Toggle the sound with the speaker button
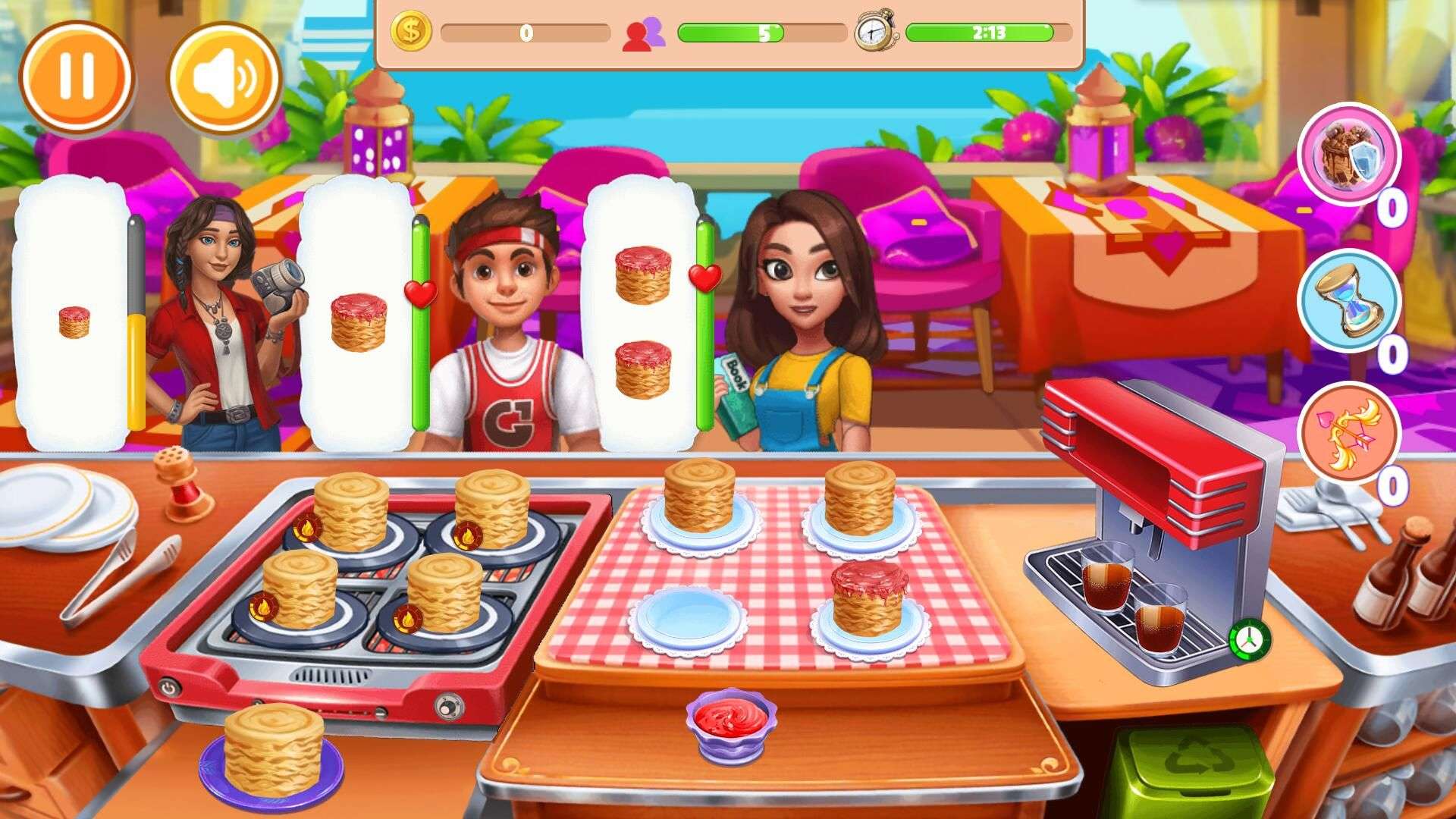This screenshot has width=1456, height=819. [x=224, y=77]
